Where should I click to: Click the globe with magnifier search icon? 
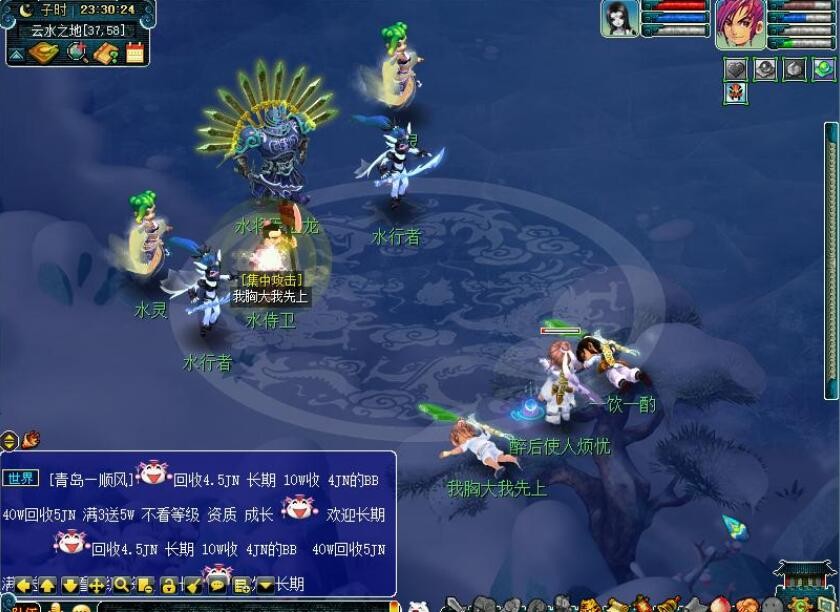(x=77, y=52)
